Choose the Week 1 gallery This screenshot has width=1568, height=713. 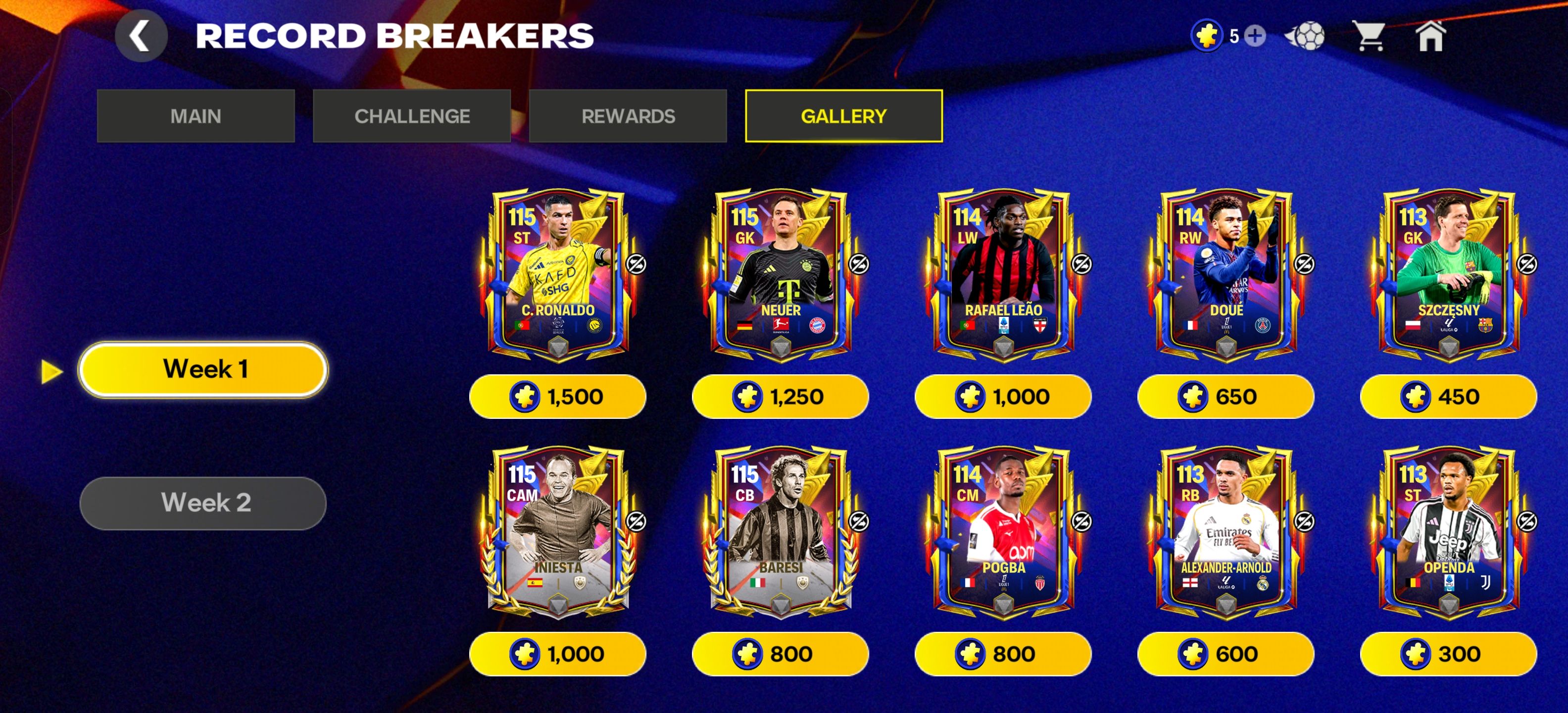[x=203, y=369]
